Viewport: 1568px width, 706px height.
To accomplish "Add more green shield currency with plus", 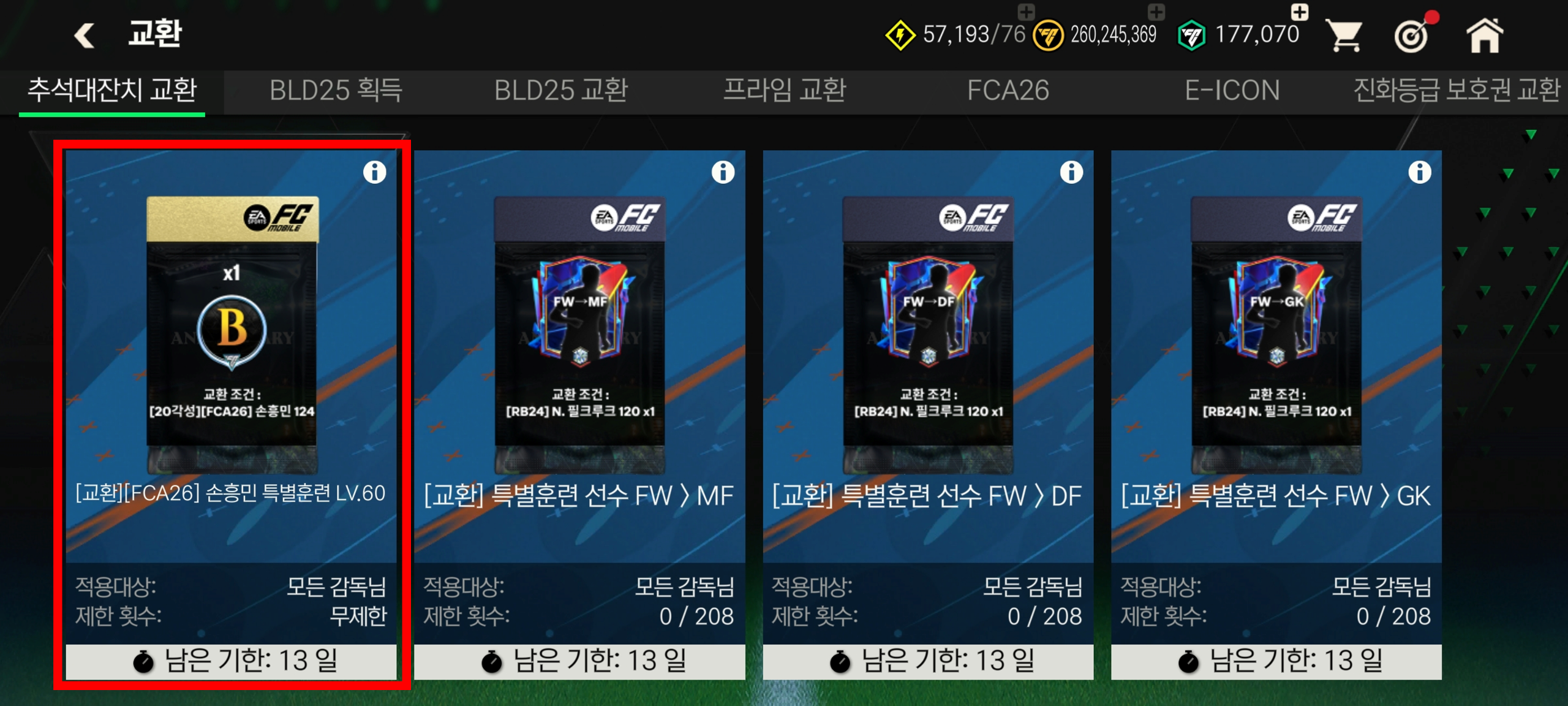I will 1299,12.
